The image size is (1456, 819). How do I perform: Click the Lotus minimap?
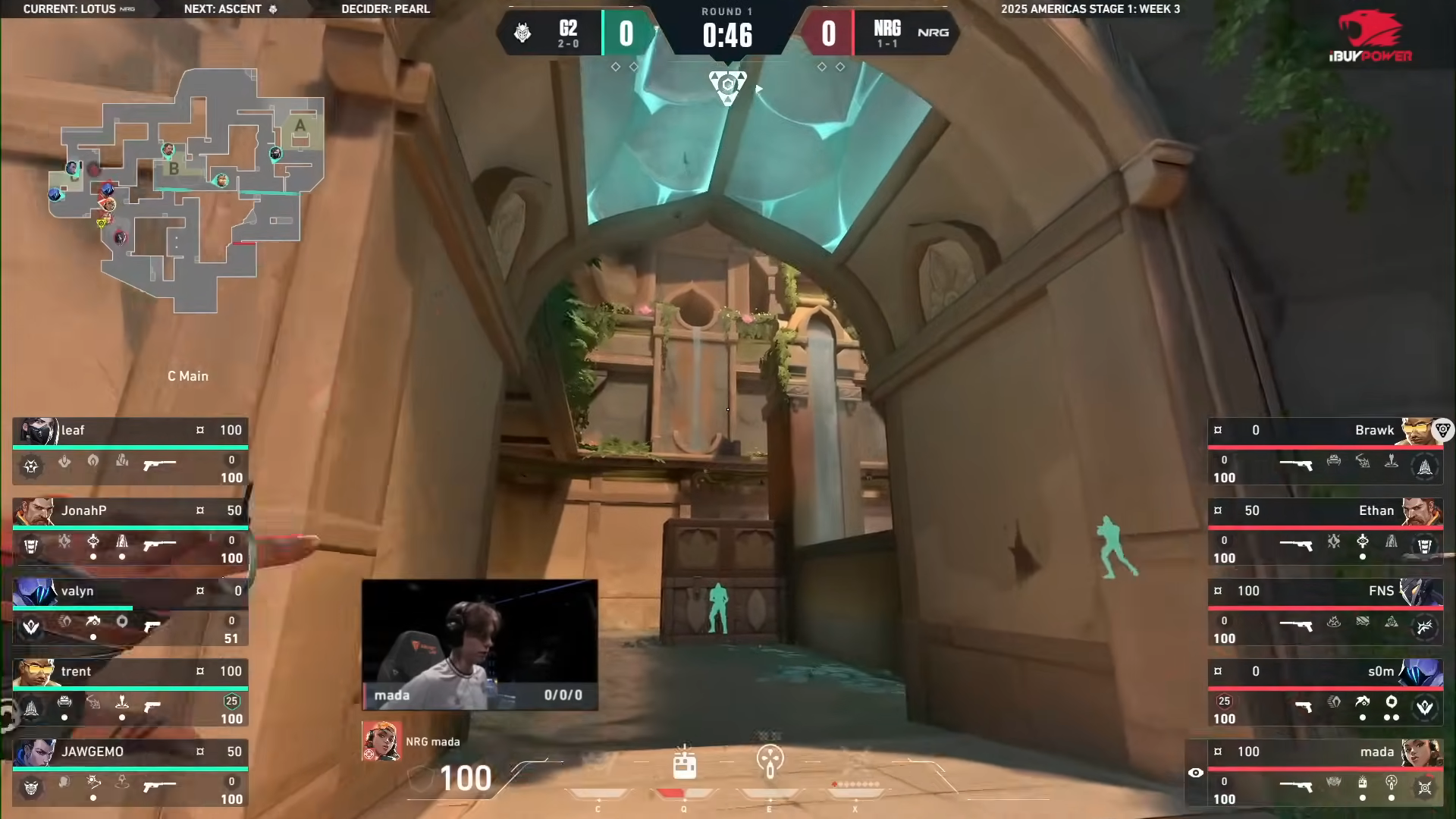click(187, 190)
